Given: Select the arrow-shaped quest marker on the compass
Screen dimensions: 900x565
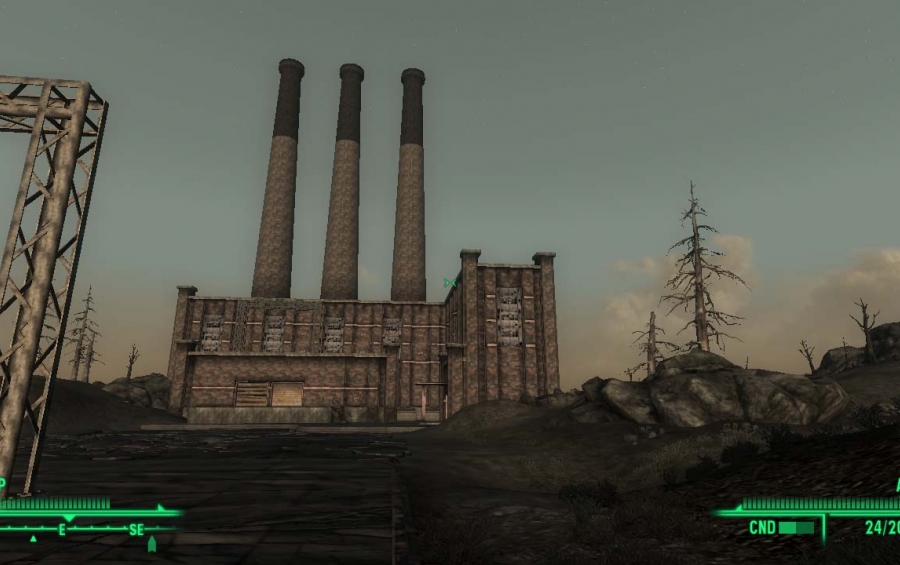Looking at the screenshot, I should click(152, 544).
